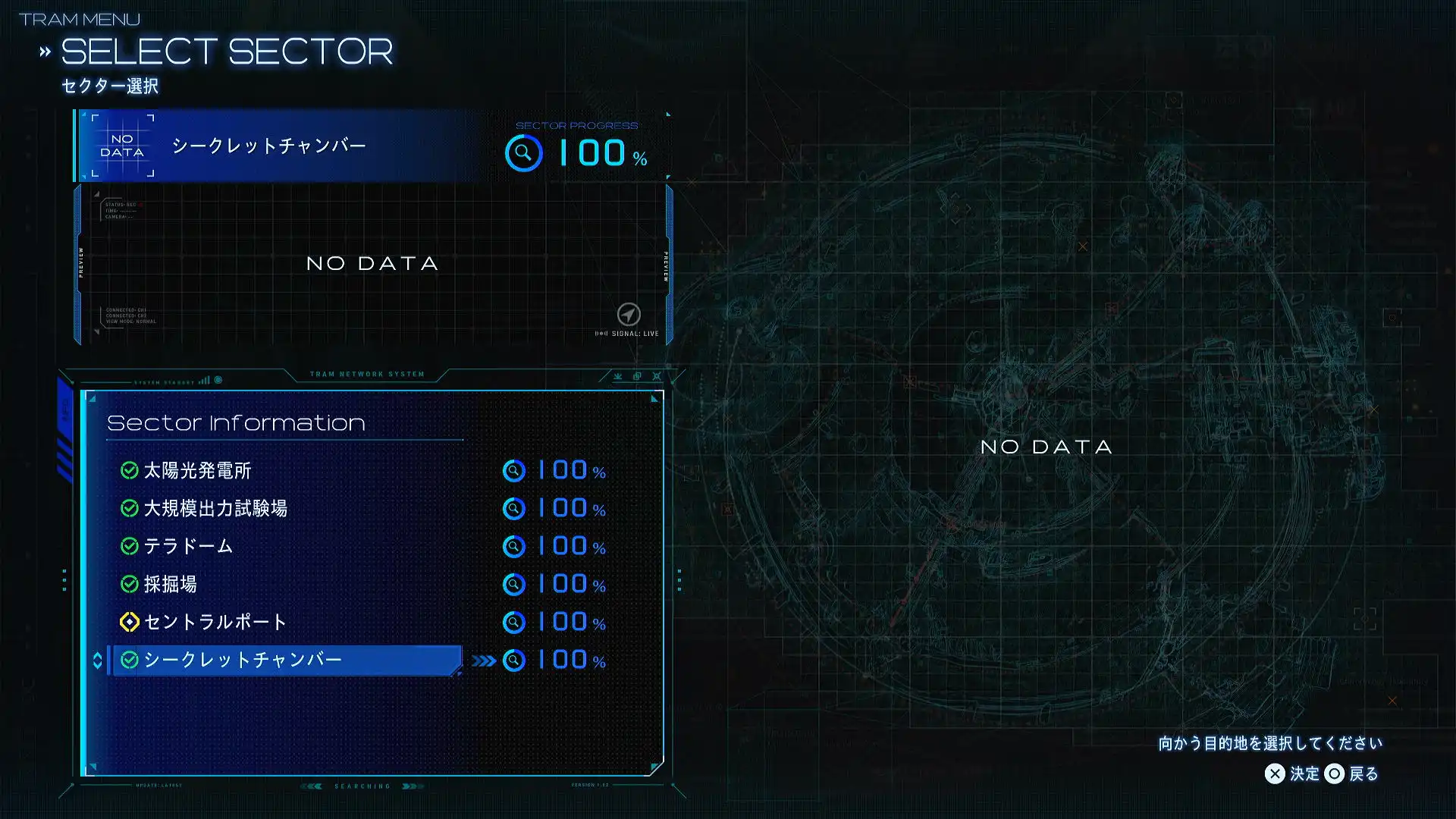Click the magnifier icon beside 太陽光発電所
Viewport: 1456px width, 819px height.
[515, 470]
